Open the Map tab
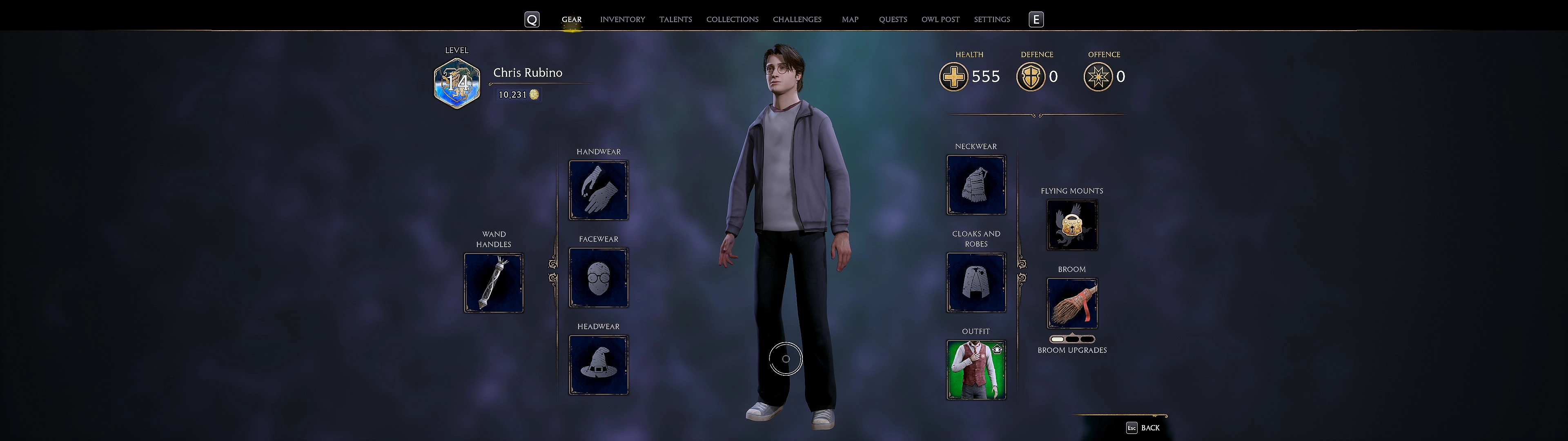This screenshot has width=1568, height=441. pos(850,20)
